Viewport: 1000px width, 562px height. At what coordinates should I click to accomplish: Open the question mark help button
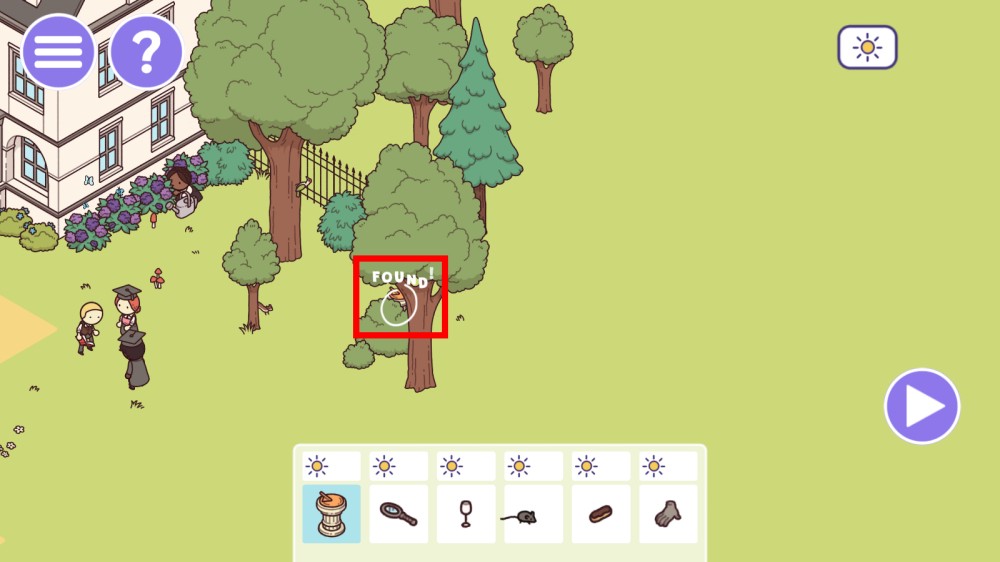coord(146,51)
